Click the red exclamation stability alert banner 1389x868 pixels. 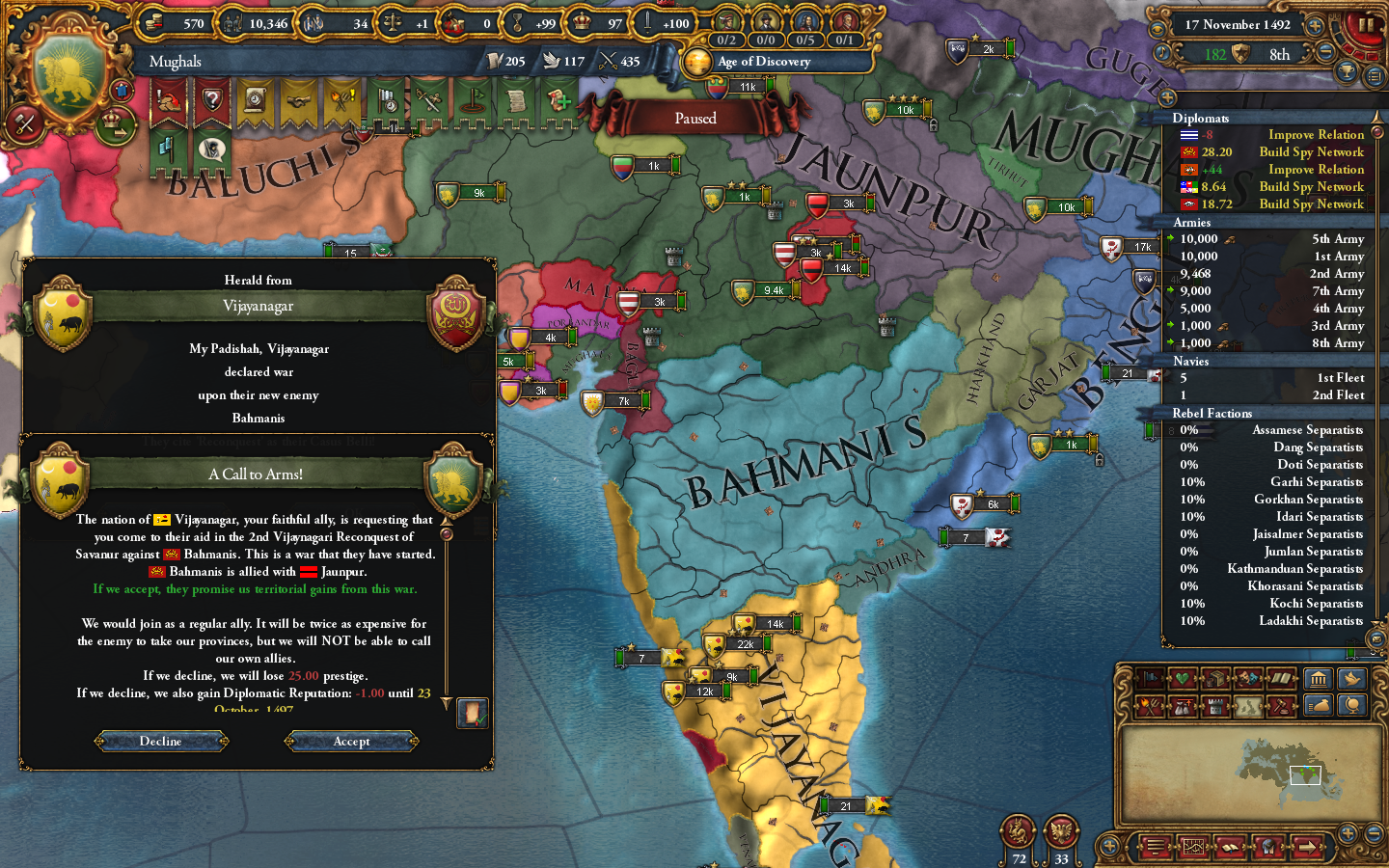click(167, 100)
